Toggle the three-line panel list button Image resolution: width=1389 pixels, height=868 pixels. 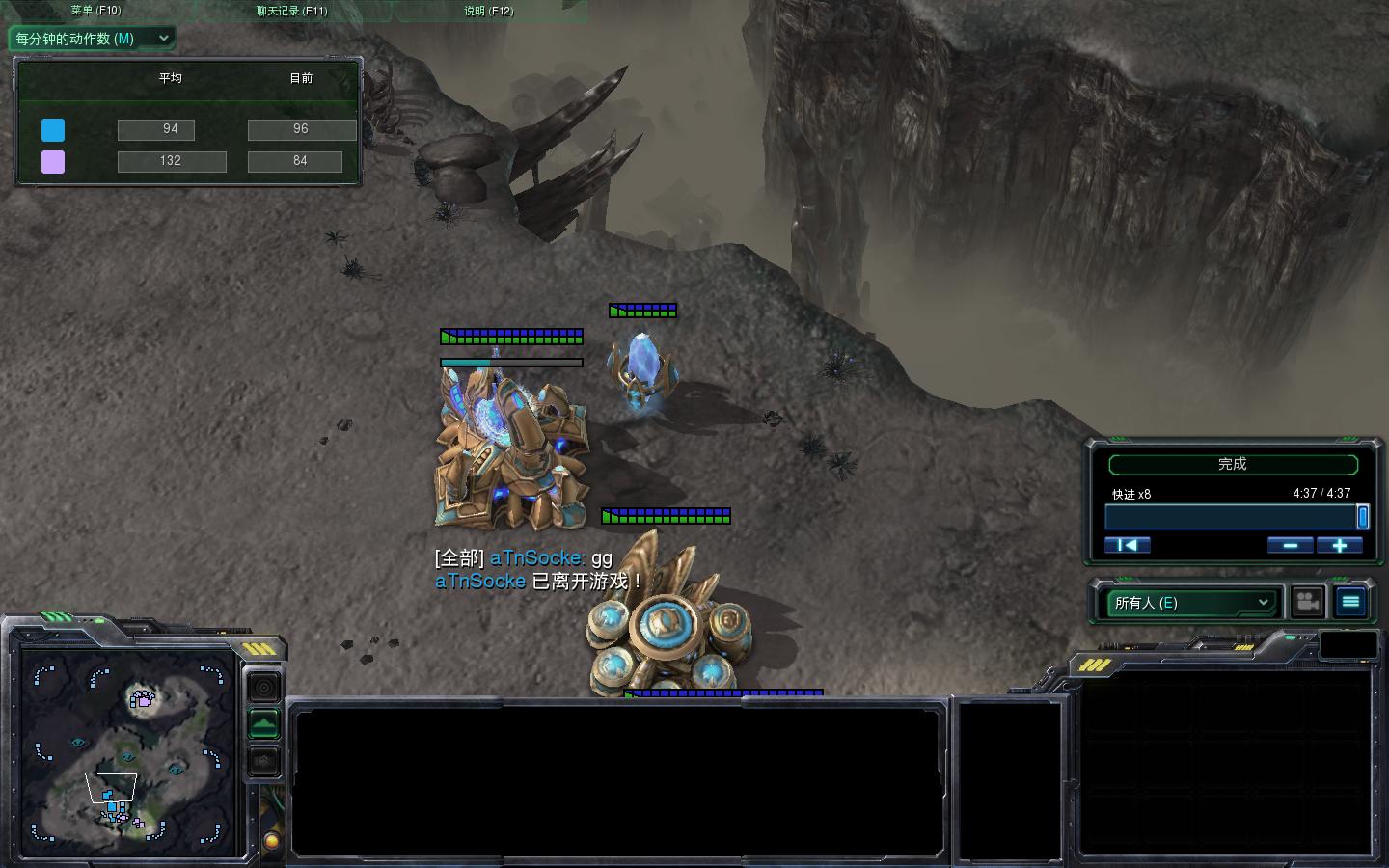point(1350,602)
